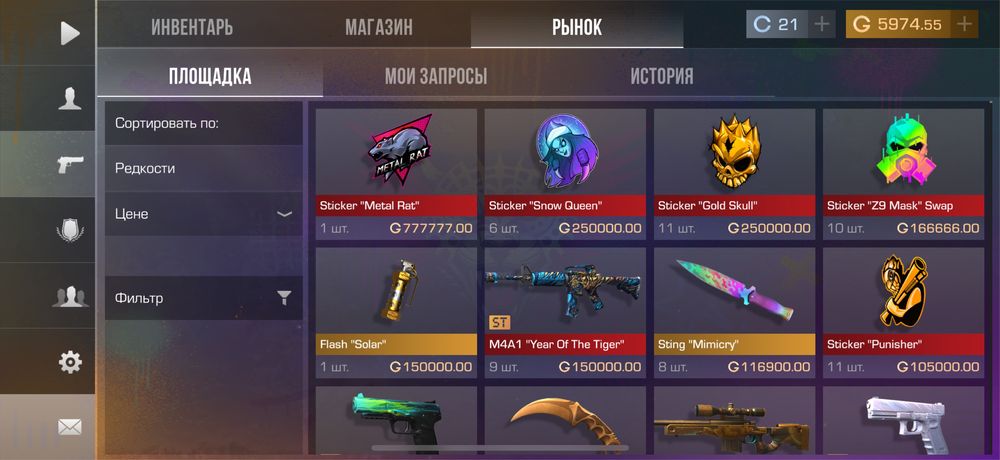Screen dimensions: 1000x460
Task: Open the Магазин tab
Action: (x=379, y=27)
